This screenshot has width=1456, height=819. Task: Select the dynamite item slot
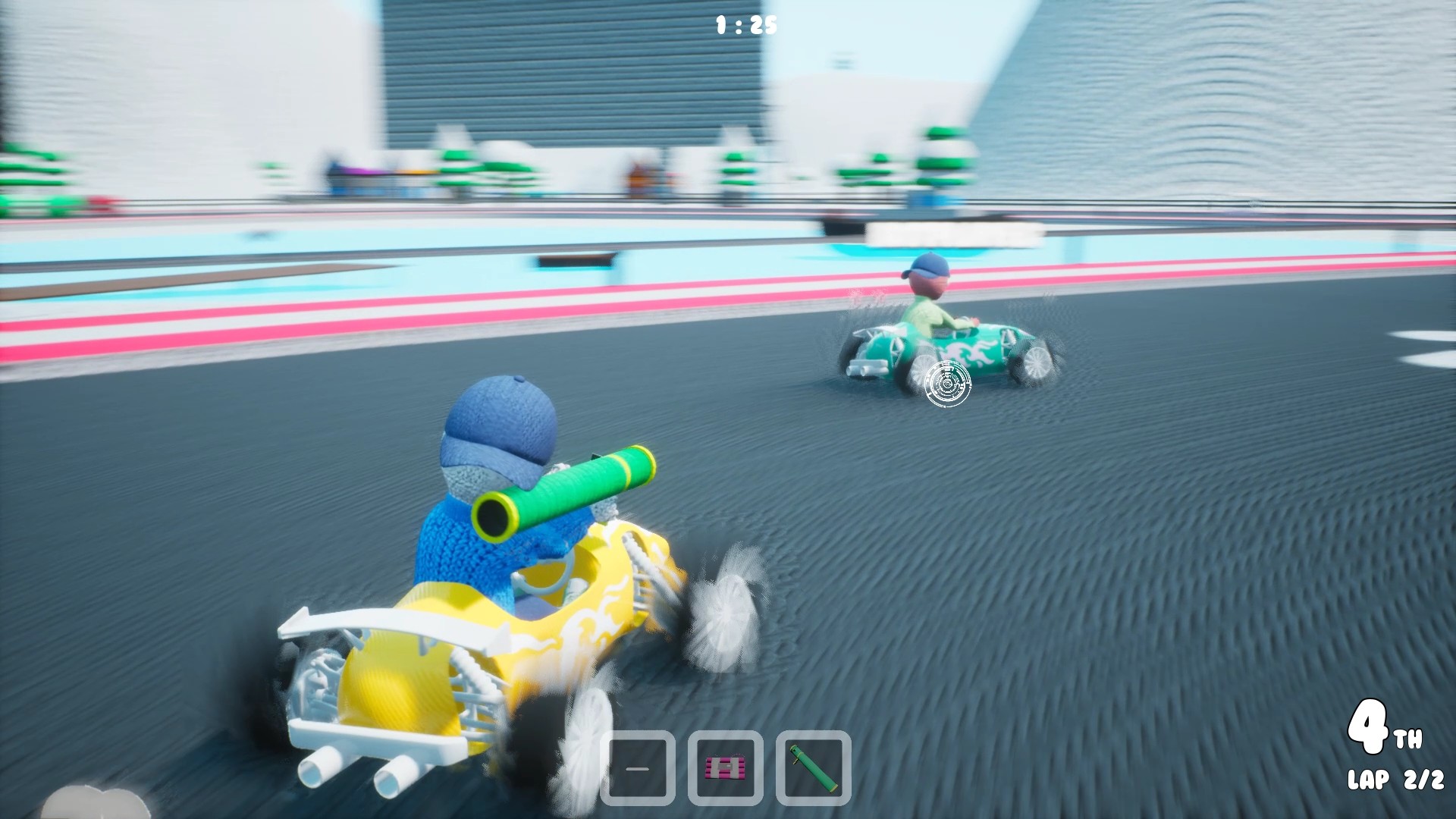pyautogui.click(x=725, y=767)
